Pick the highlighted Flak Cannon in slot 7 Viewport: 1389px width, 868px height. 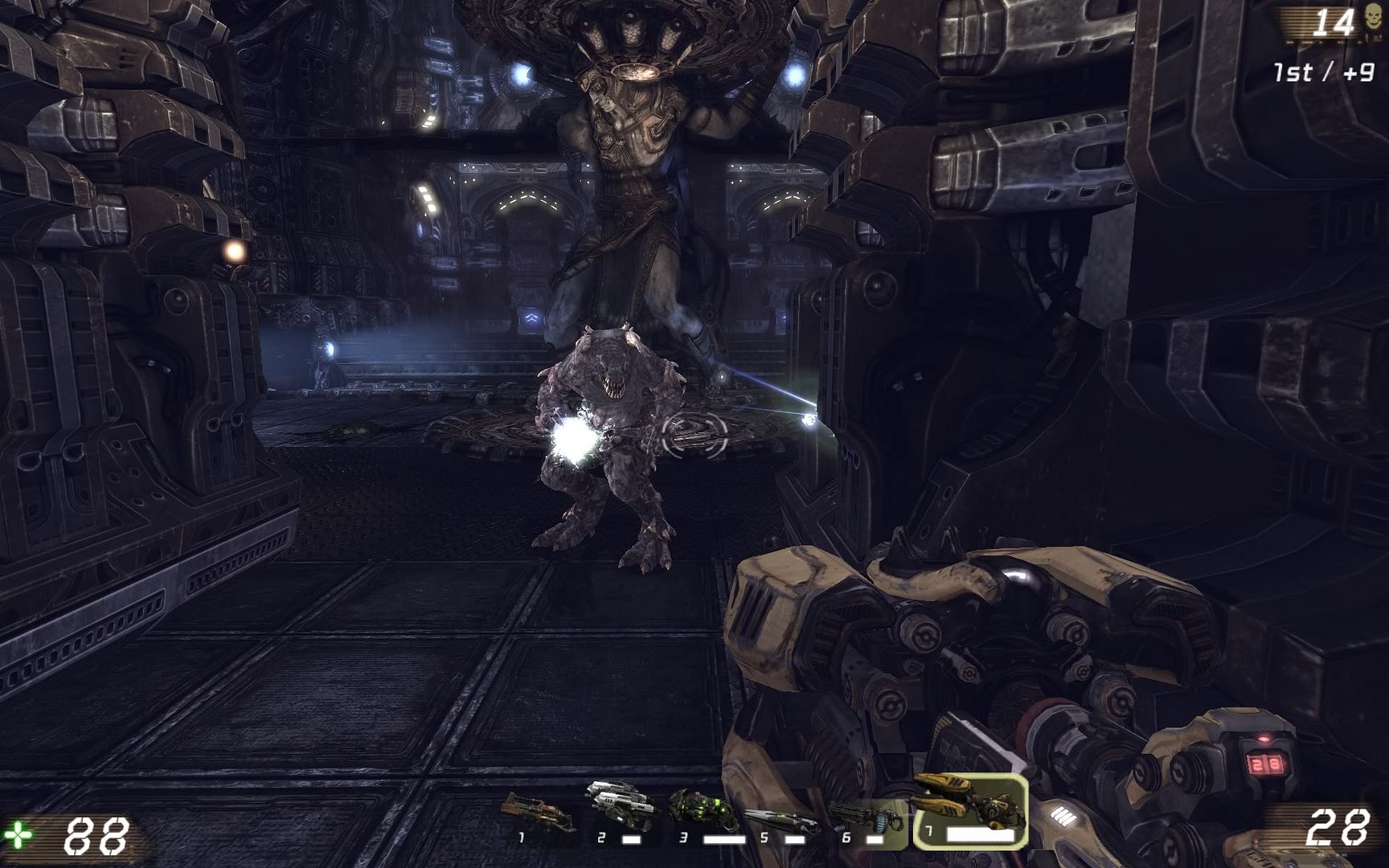[x=970, y=810]
